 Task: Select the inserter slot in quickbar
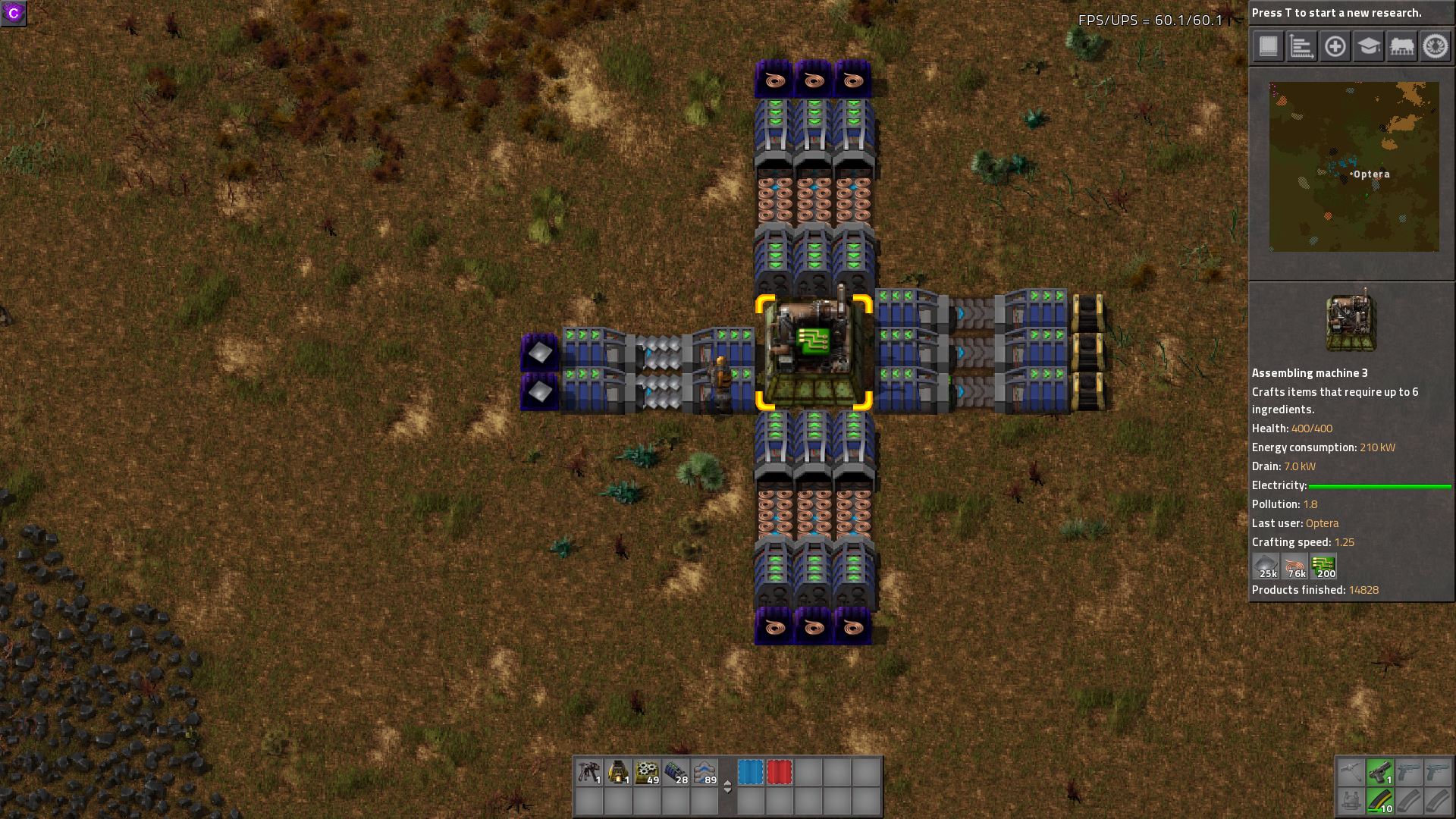point(589,772)
